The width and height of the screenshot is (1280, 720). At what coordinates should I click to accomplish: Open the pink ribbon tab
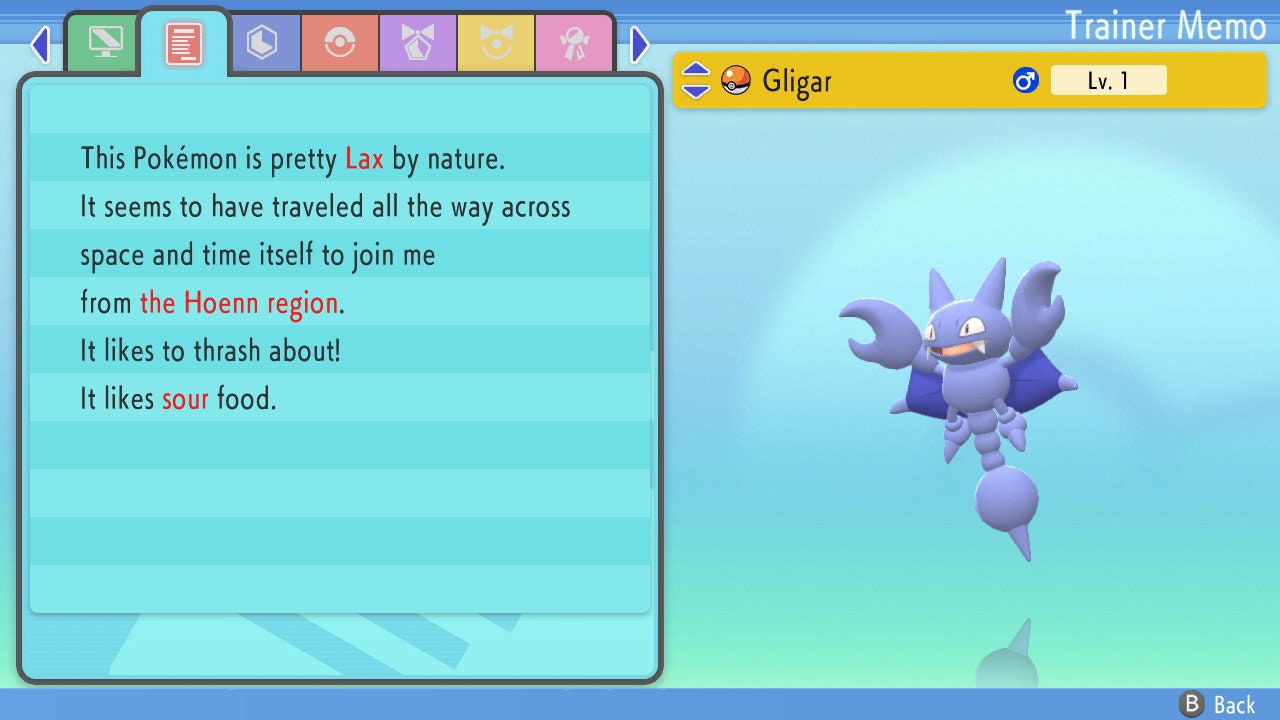[x=574, y=43]
